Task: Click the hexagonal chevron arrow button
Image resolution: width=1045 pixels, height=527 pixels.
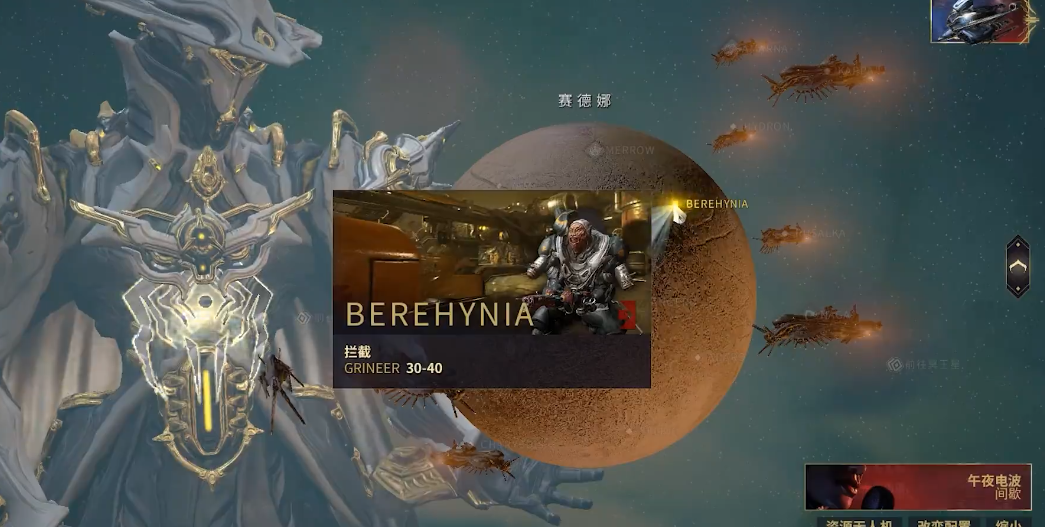Action: [x=1017, y=266]
